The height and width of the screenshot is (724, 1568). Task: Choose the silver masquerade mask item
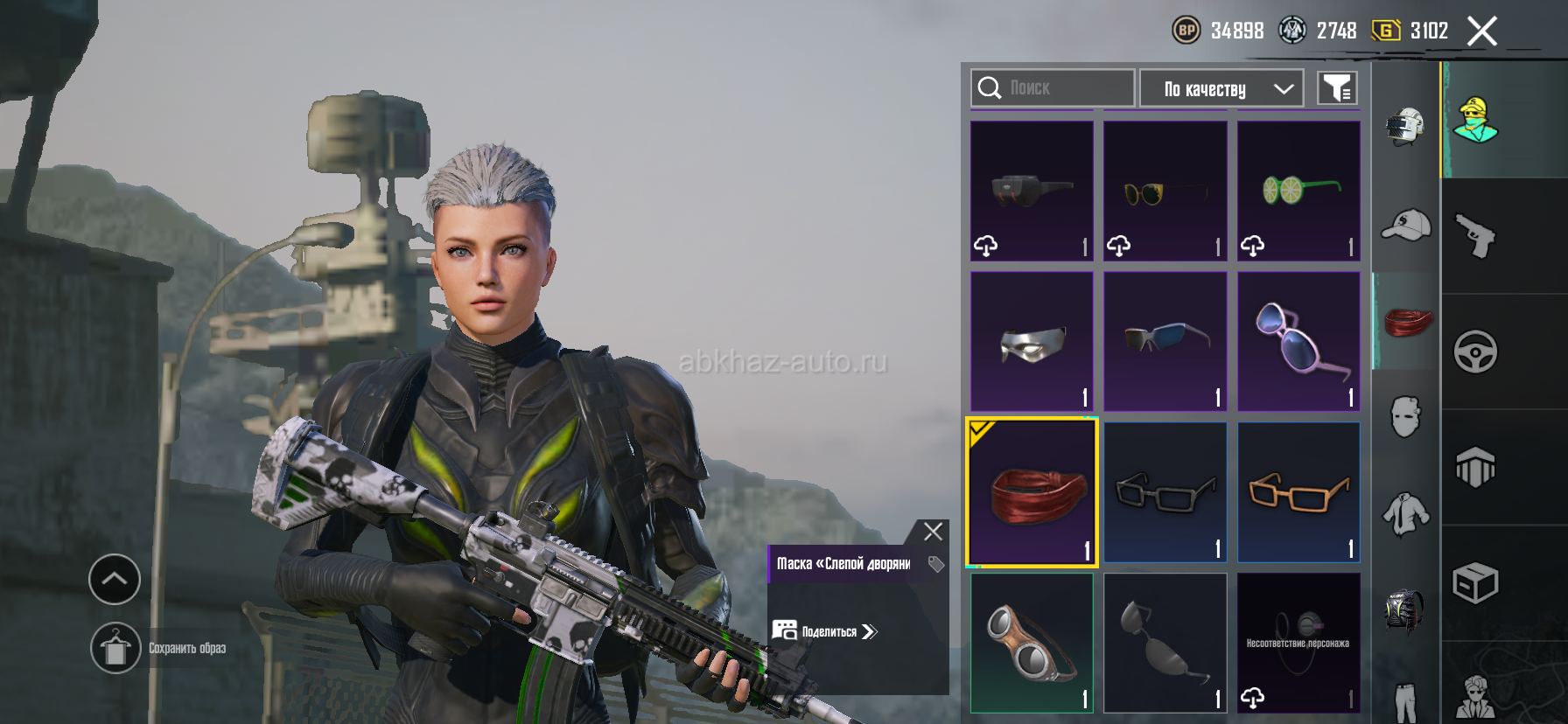coord(1032,341)
